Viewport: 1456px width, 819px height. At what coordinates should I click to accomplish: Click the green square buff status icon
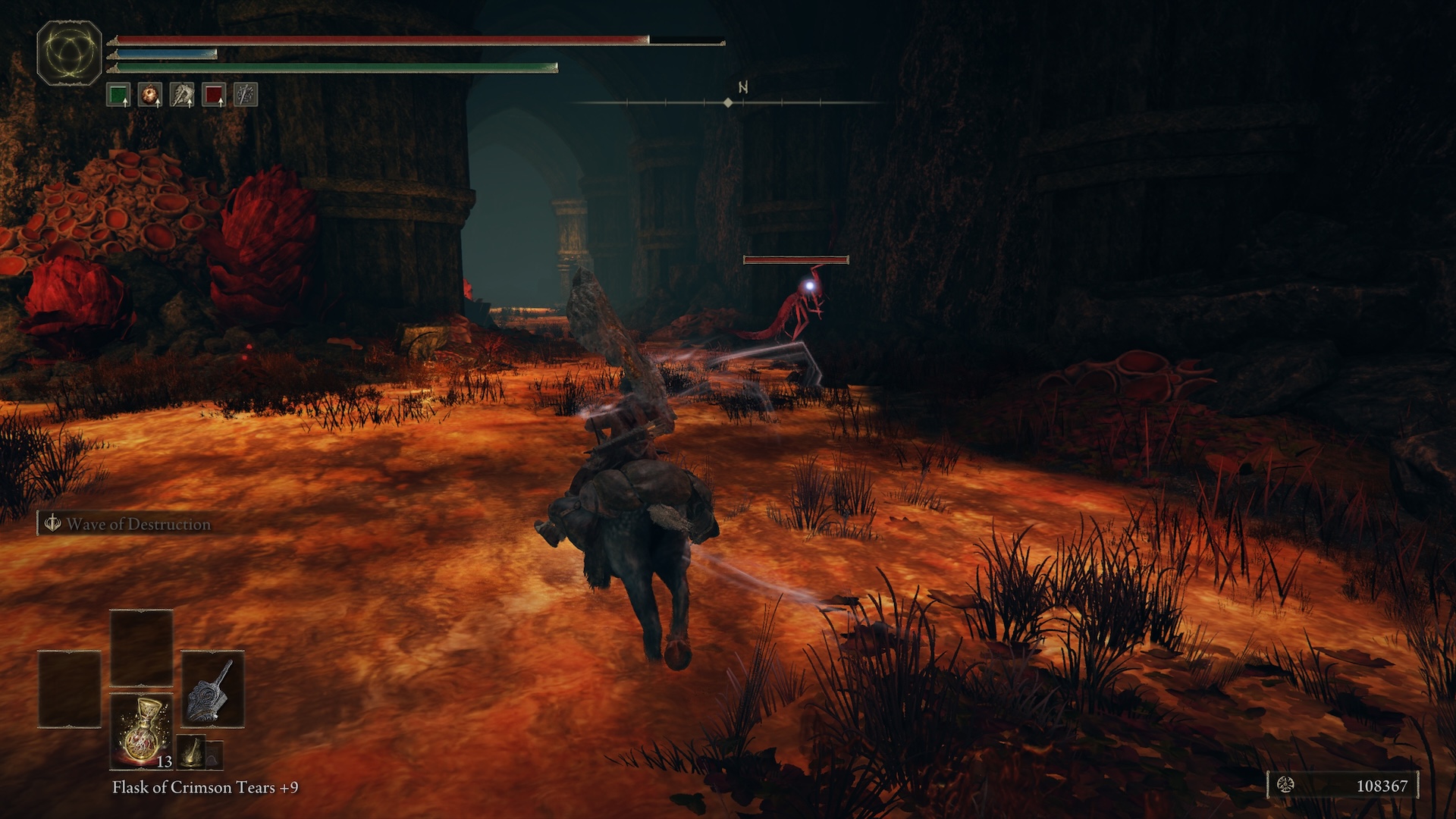click(118, 95)
